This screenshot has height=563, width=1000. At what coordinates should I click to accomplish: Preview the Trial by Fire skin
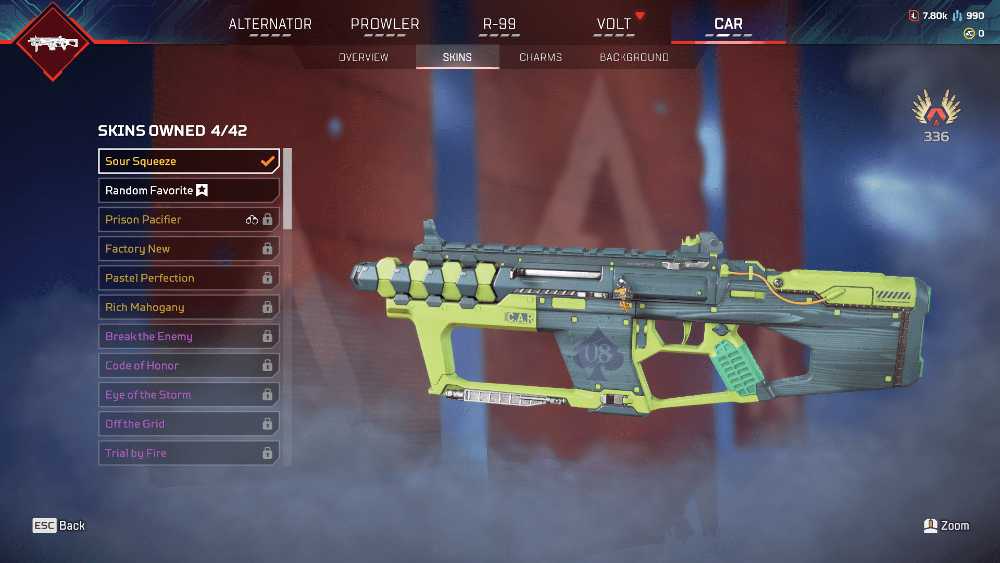click(x=188, y=453)
